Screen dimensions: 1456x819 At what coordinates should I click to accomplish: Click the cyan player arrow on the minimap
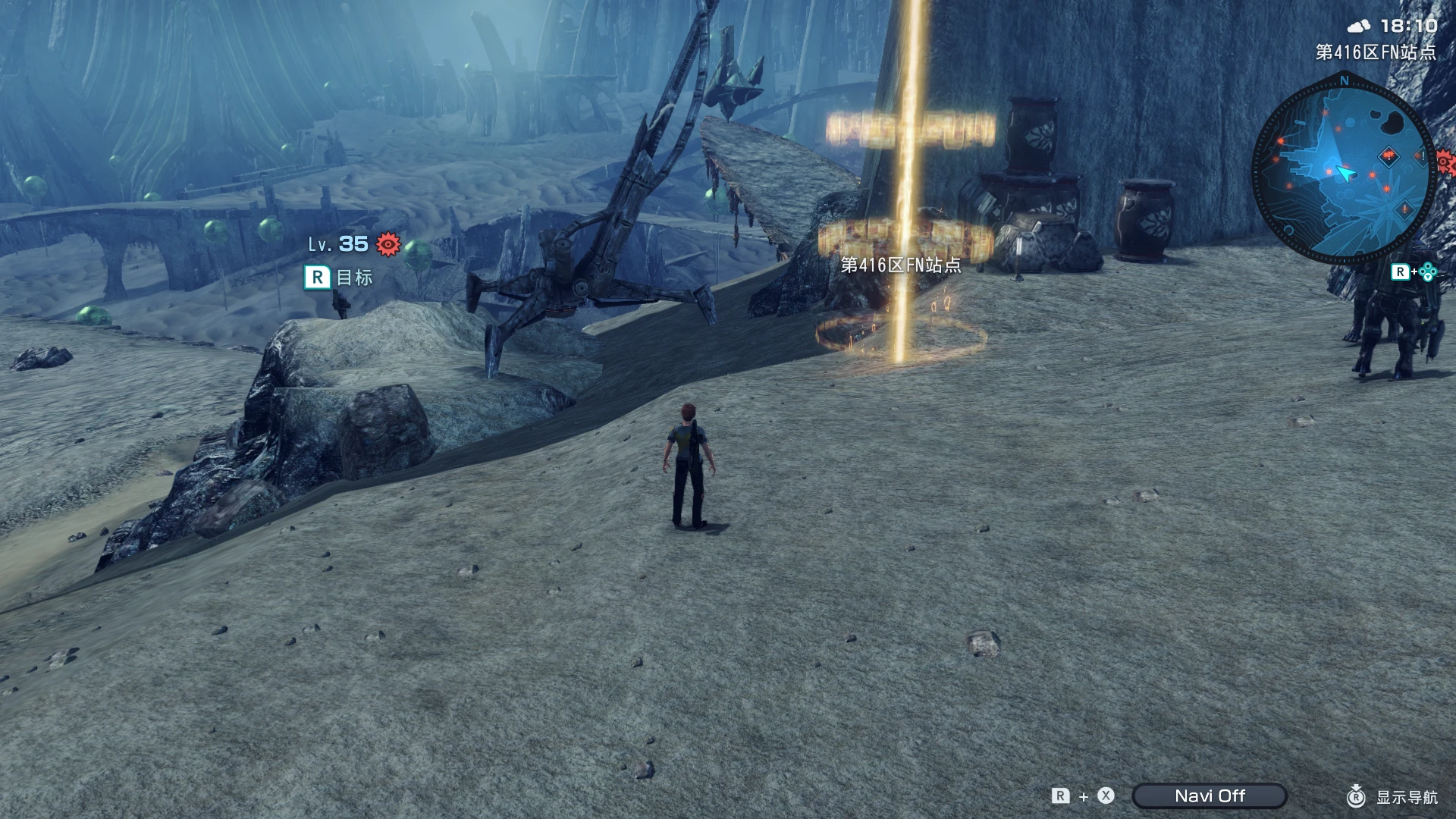(x=1345, y=172)
